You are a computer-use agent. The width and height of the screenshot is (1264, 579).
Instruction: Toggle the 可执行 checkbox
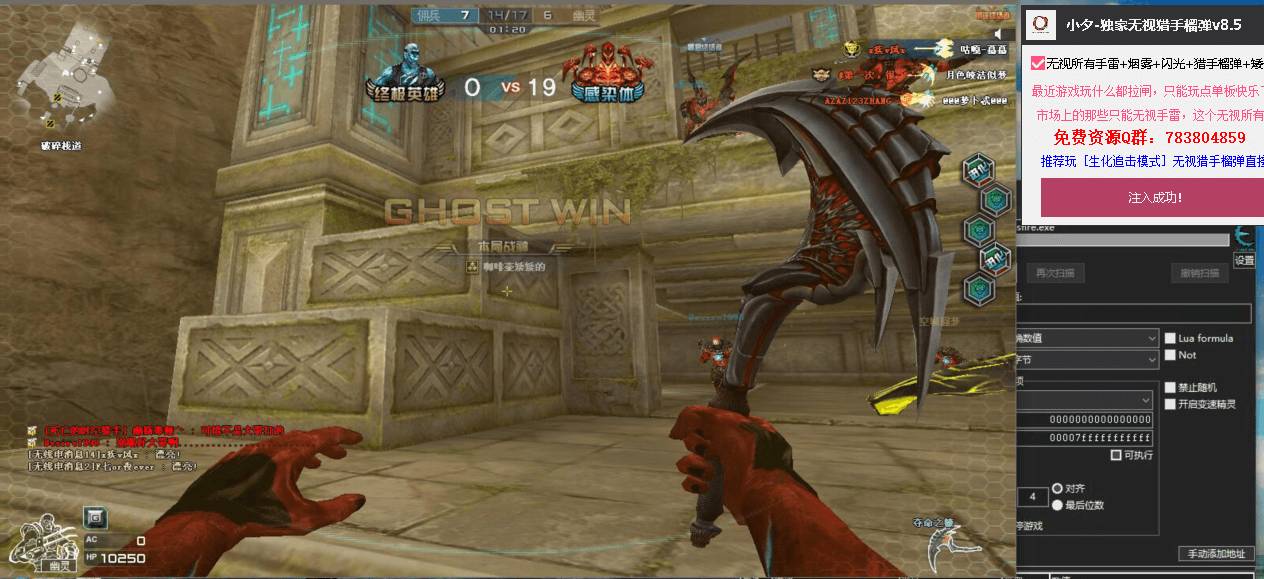[1116, 455]
